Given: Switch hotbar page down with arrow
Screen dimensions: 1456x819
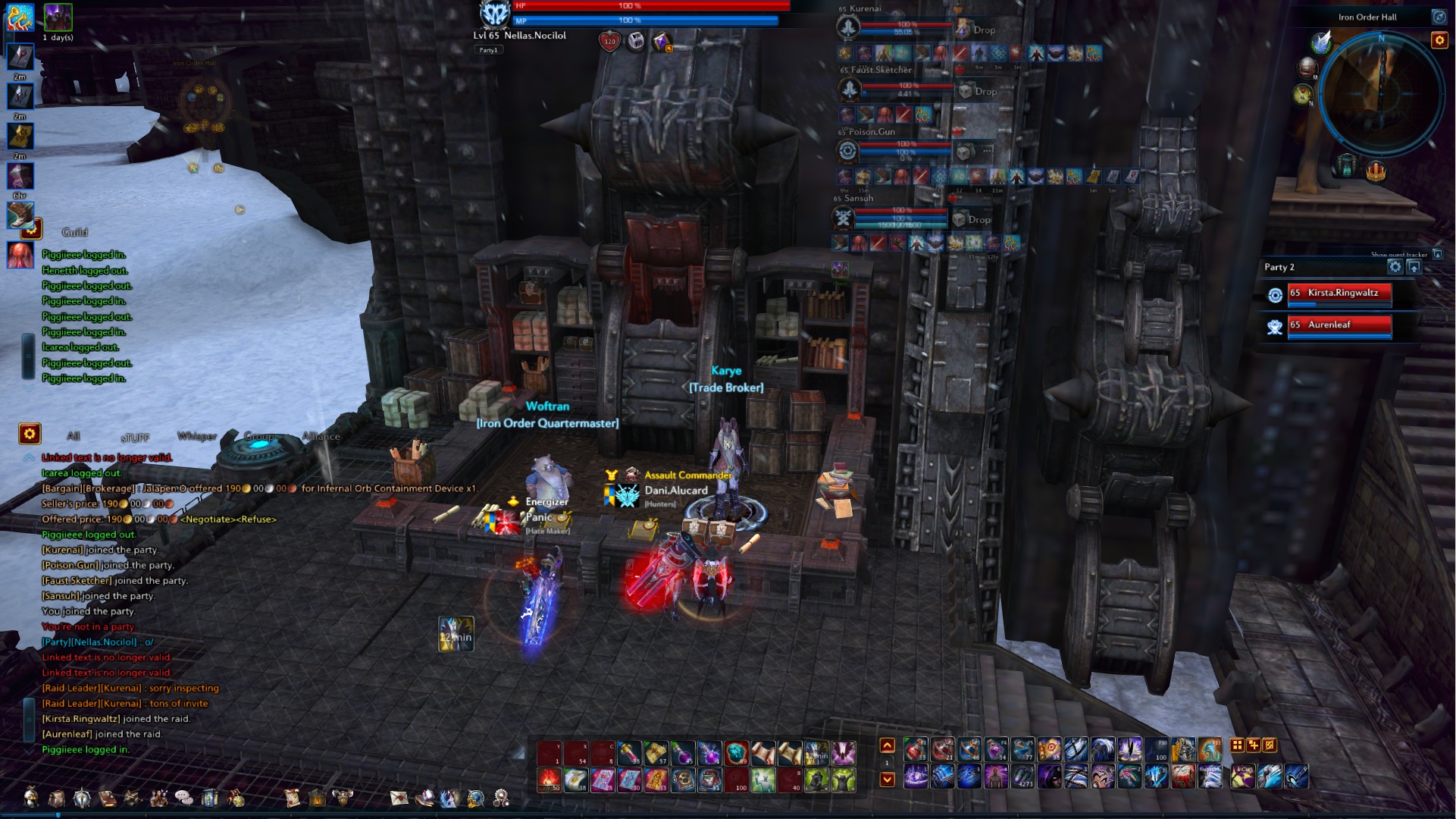Looking at the screenshot, I should click(x=888, y=779).
